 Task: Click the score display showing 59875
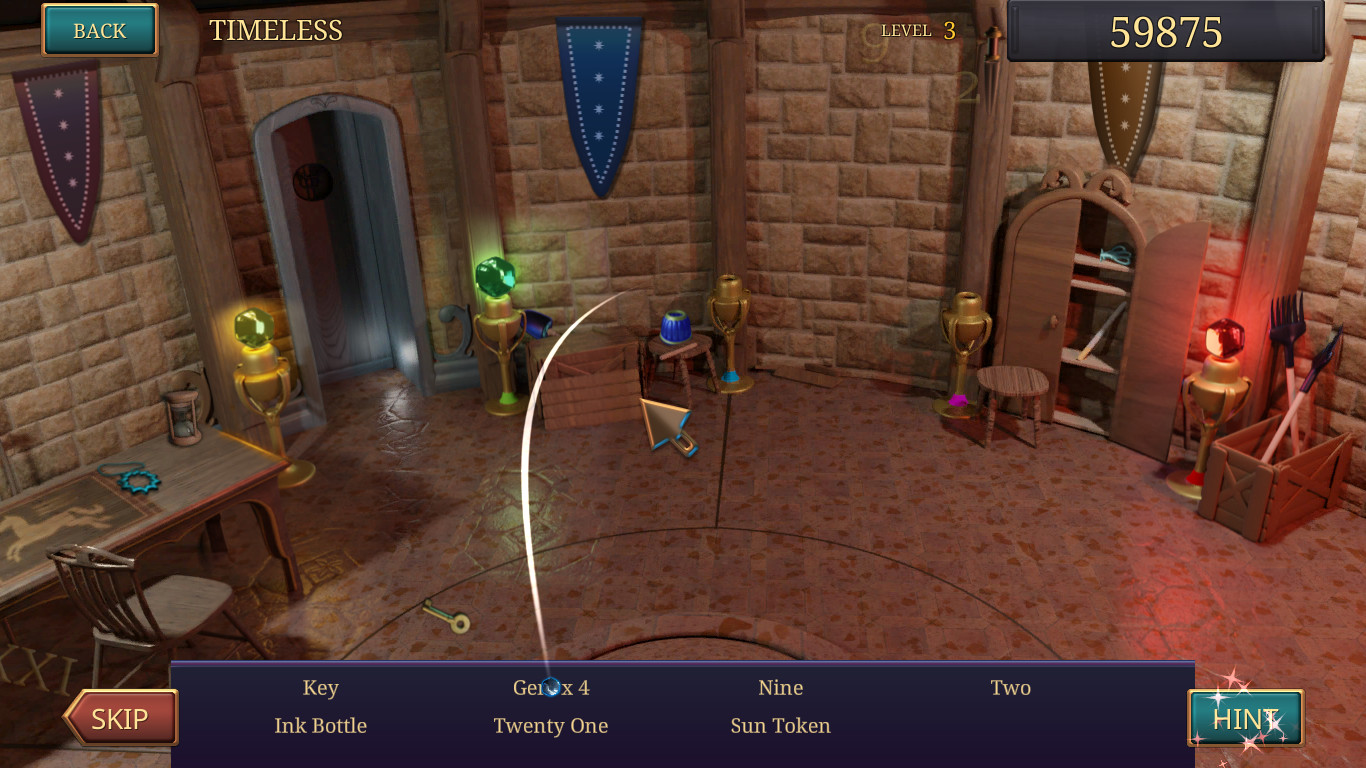(1165, 31)
